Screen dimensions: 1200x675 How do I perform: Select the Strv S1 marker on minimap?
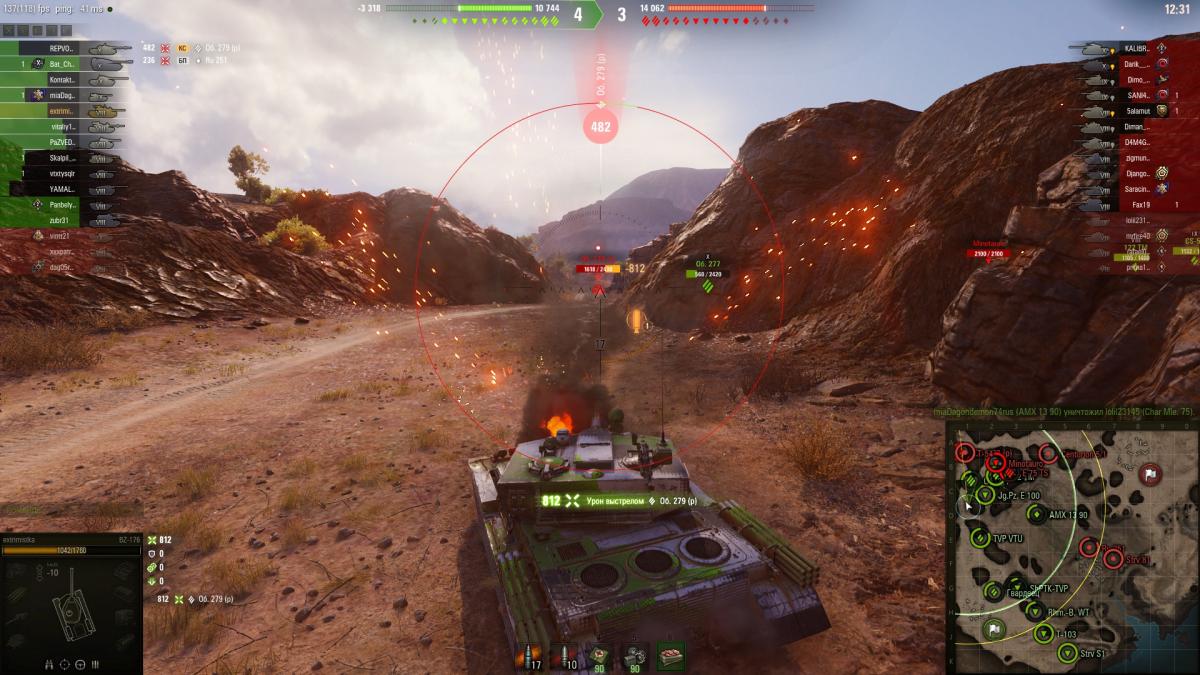coord(1068,654)
